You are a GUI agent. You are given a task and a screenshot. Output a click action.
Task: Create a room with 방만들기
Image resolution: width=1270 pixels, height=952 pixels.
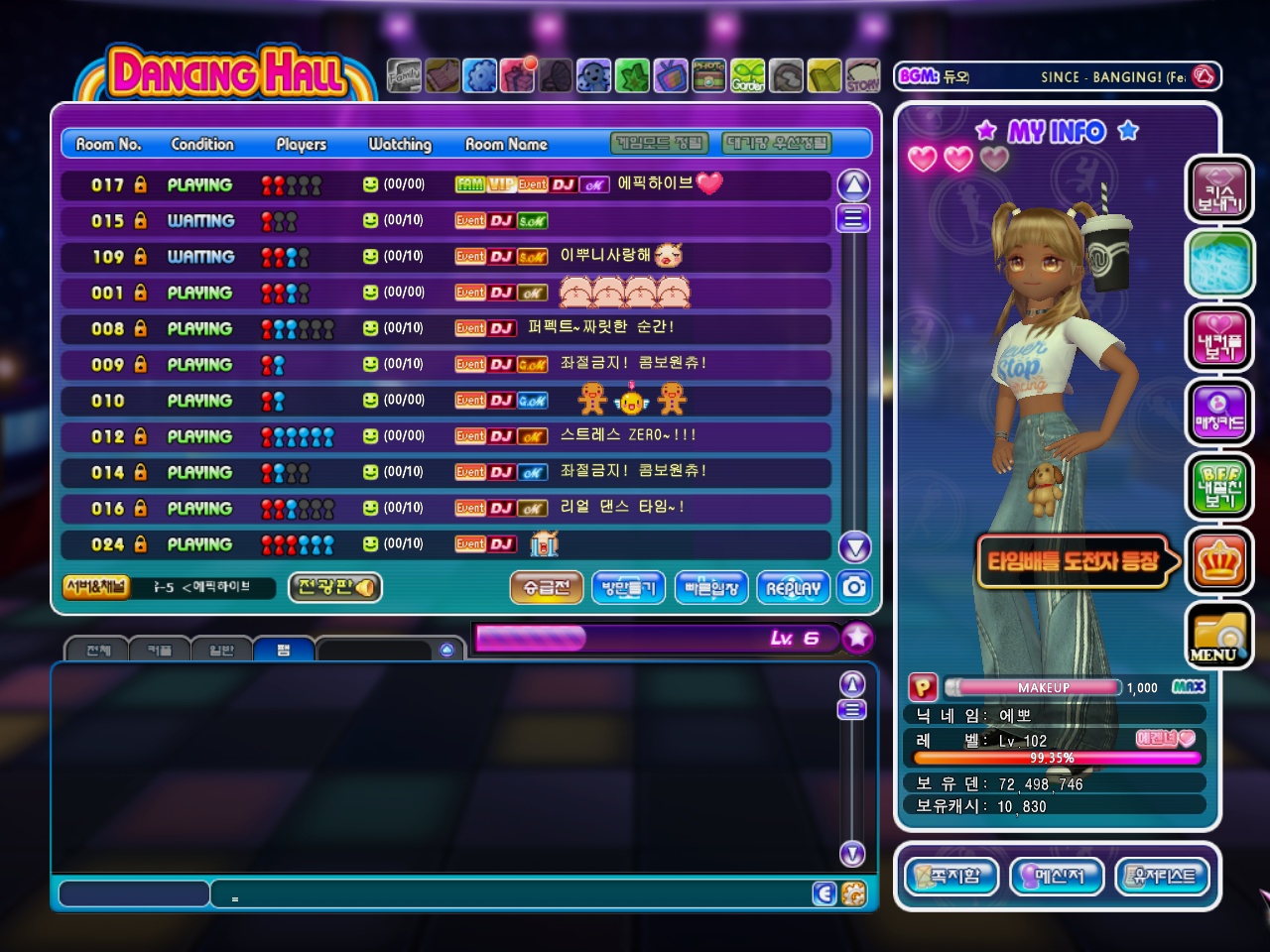[x=628, y=588]
